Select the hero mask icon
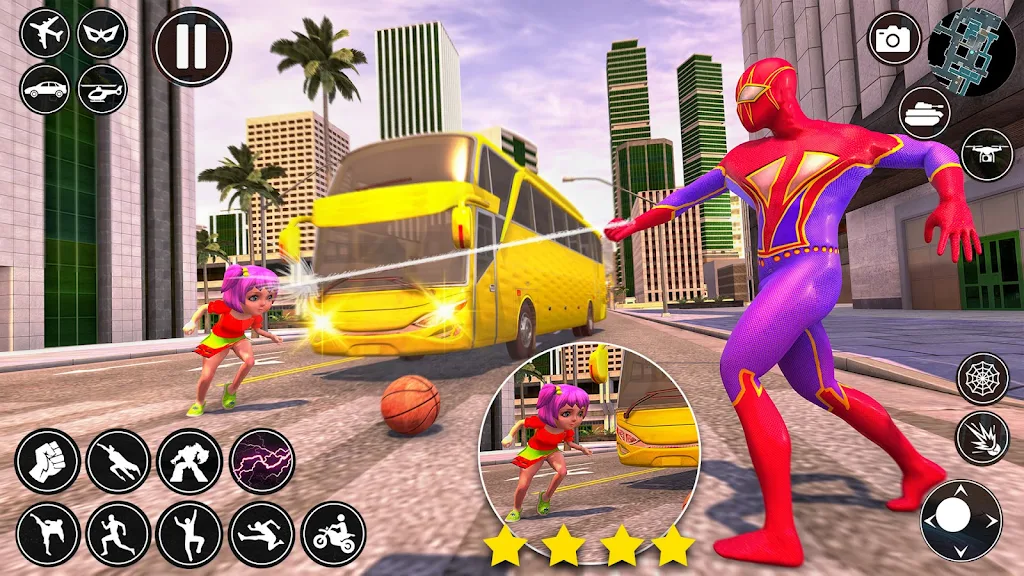1024x576 pixels. pyautogui.click(x=102, y=32)
